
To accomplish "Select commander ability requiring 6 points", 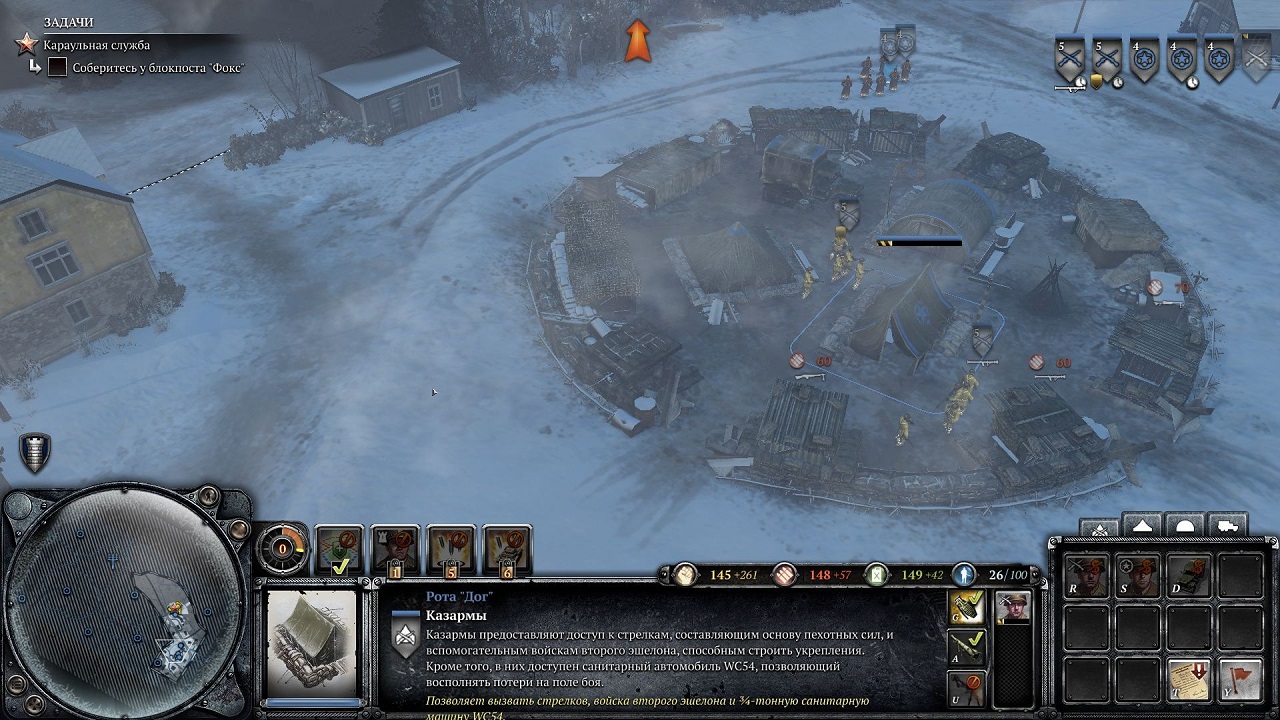I will point(508,549).
